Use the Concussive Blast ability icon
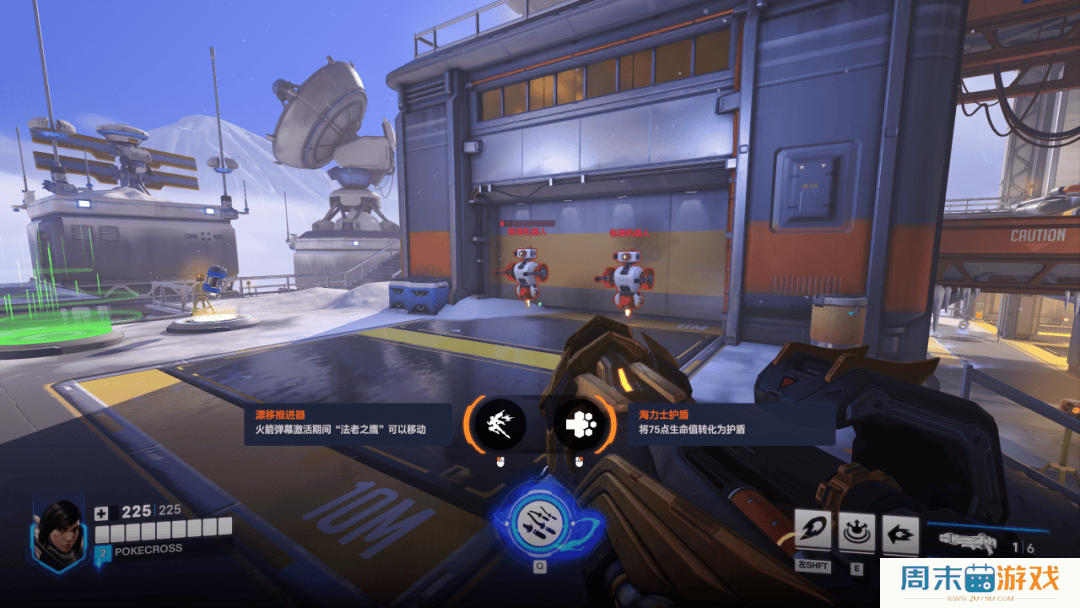 click(857, 531)
